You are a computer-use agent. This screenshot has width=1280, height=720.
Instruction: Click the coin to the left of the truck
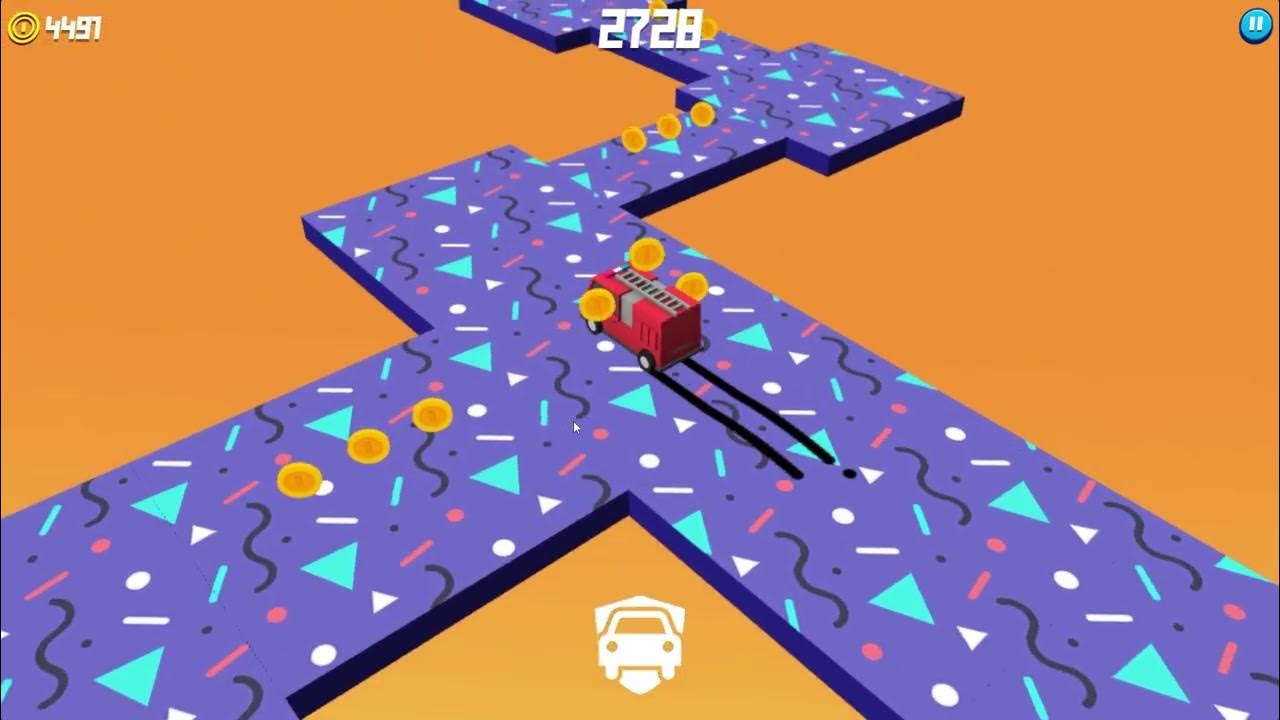pos(600,303)
